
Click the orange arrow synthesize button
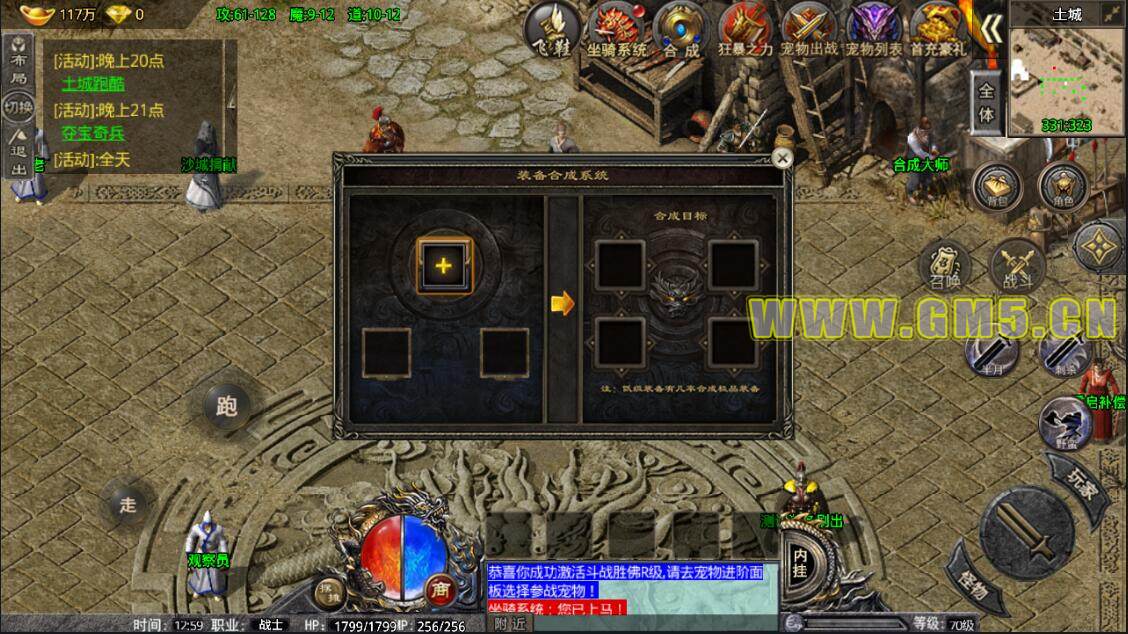(x=563, y=302)
